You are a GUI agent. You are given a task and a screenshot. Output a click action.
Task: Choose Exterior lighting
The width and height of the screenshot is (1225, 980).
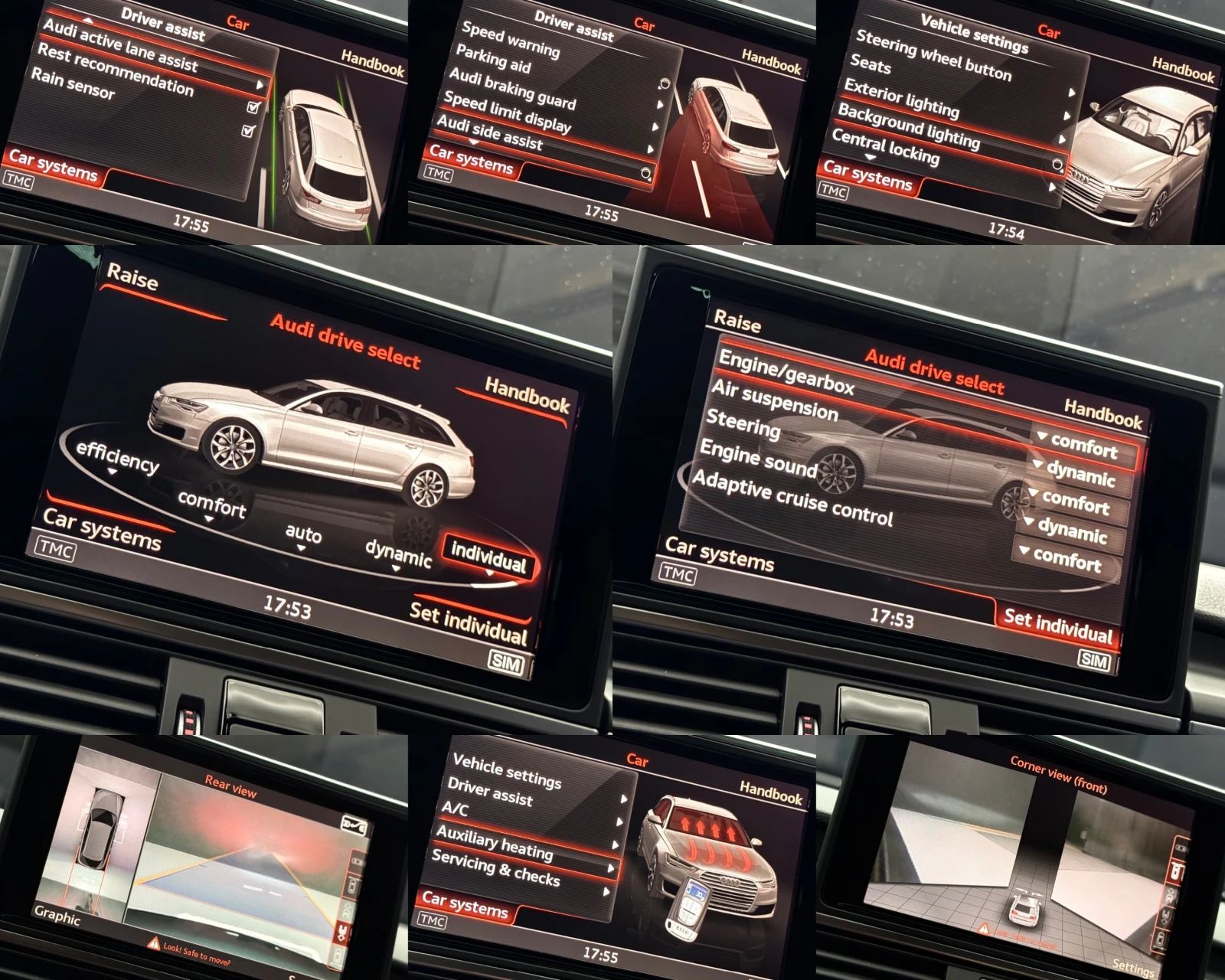pos(901,99)
